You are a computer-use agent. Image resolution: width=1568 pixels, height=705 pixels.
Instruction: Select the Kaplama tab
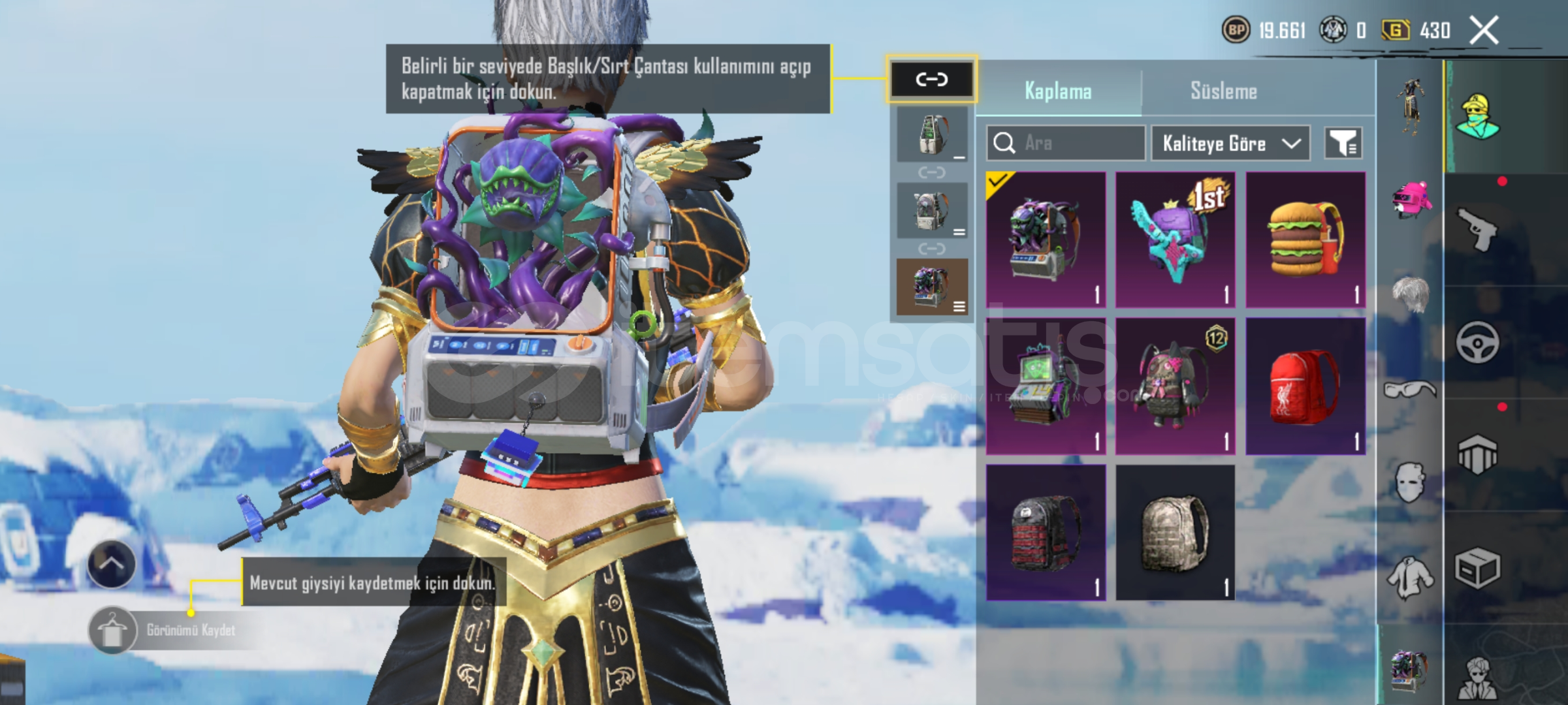(x=1058, y=91)
